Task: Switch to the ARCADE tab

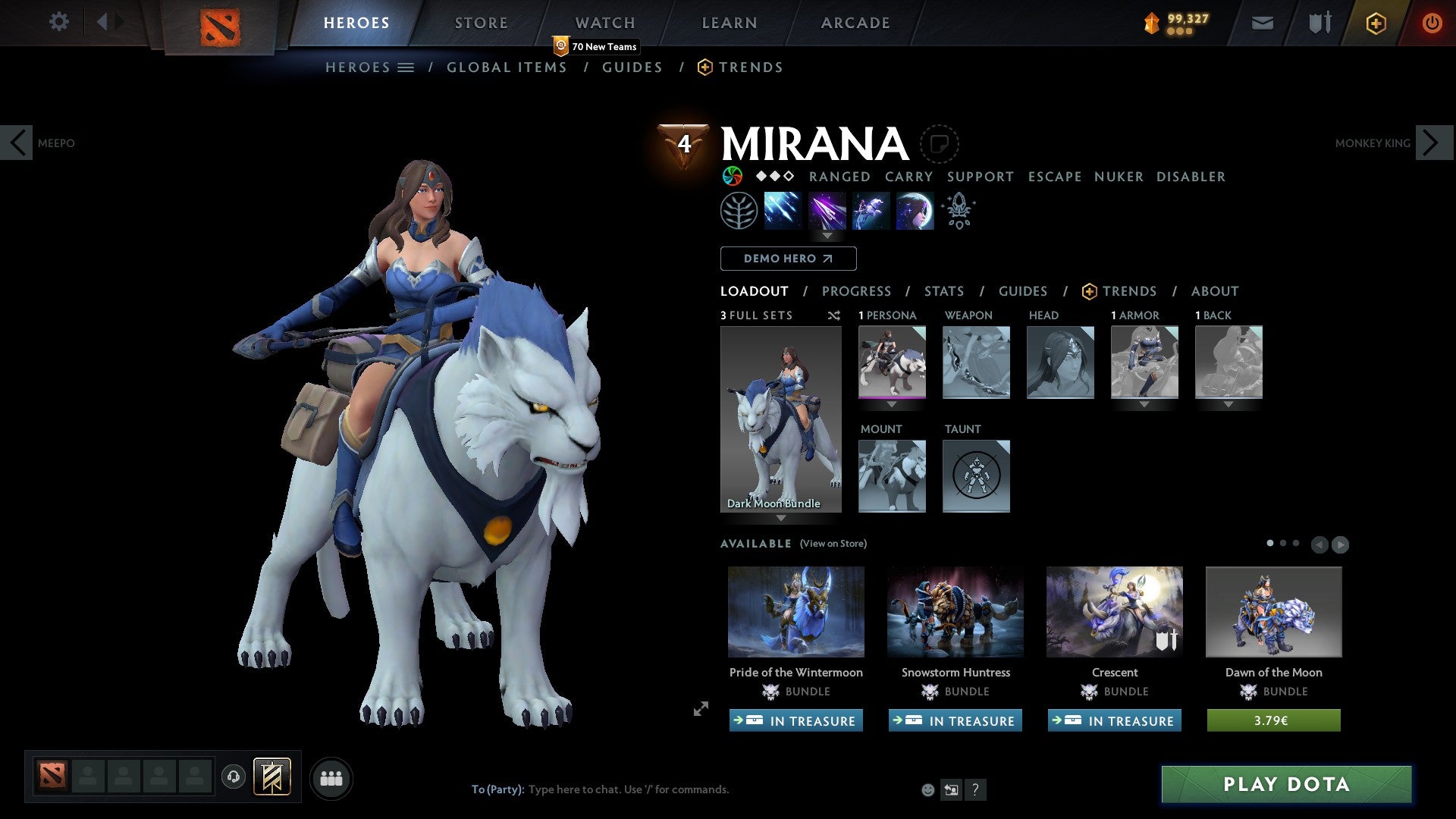Action: pyautogui.click(x=855, y=23)
